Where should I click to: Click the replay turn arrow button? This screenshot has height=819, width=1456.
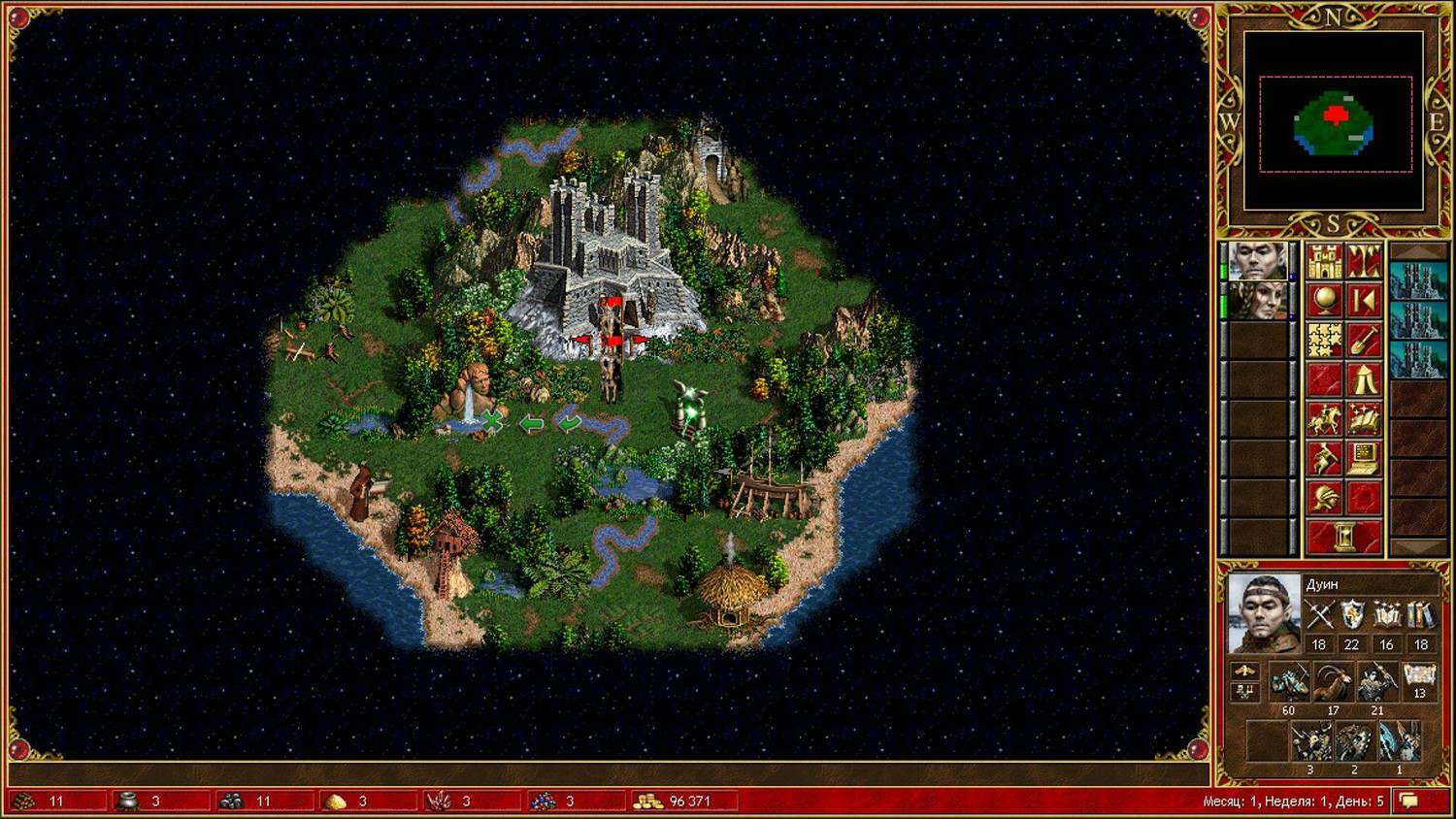[x=1364, y=301]
